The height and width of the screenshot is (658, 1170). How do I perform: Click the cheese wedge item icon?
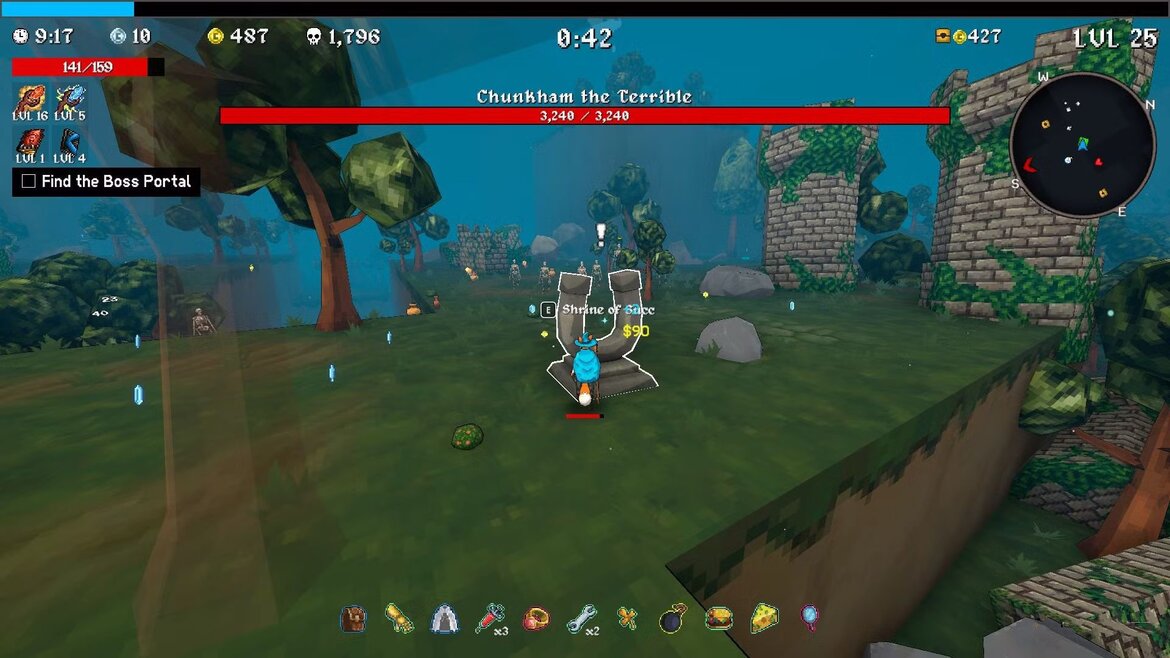click(765, 618)
